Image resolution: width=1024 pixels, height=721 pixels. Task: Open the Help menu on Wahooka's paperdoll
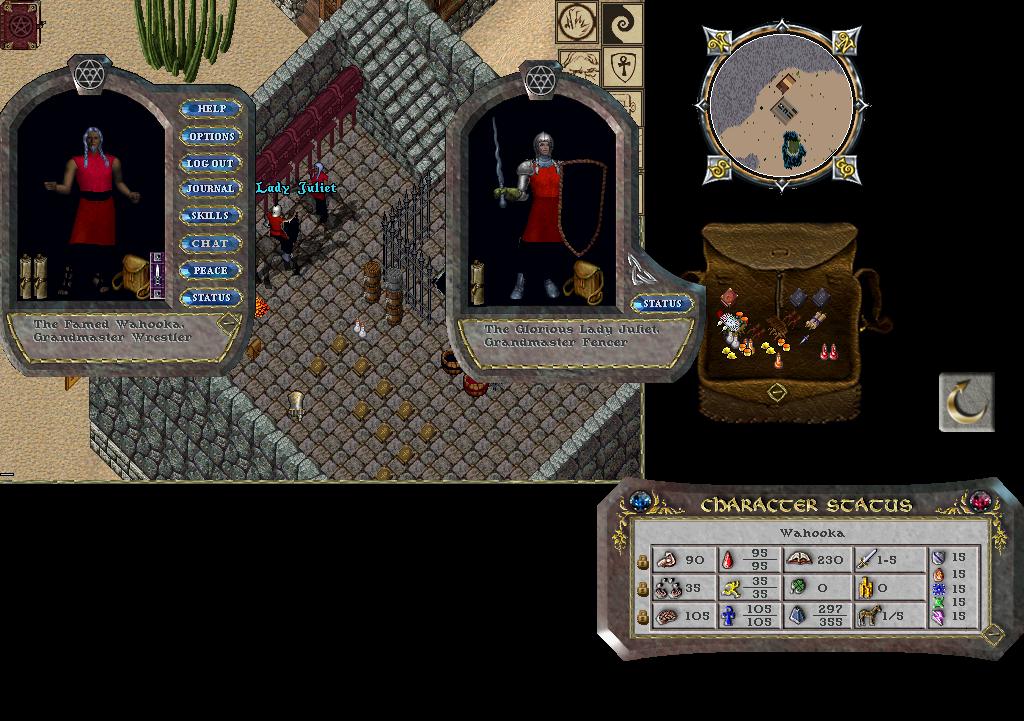(211, 108)
